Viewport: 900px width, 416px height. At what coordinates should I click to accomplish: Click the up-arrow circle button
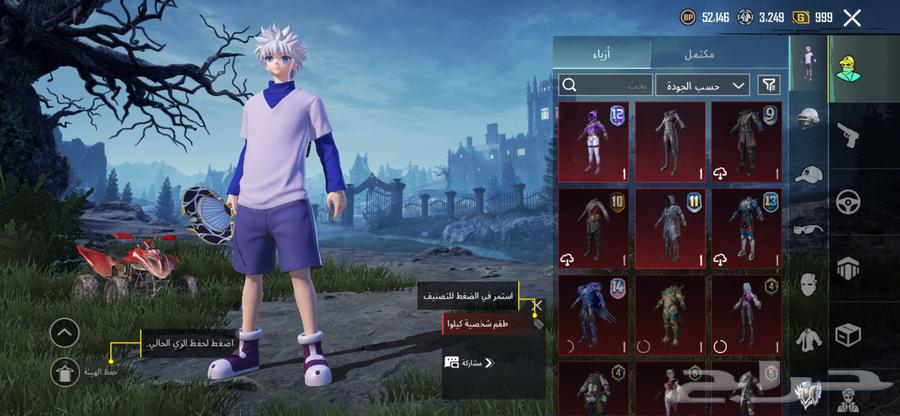click(64, 332)
